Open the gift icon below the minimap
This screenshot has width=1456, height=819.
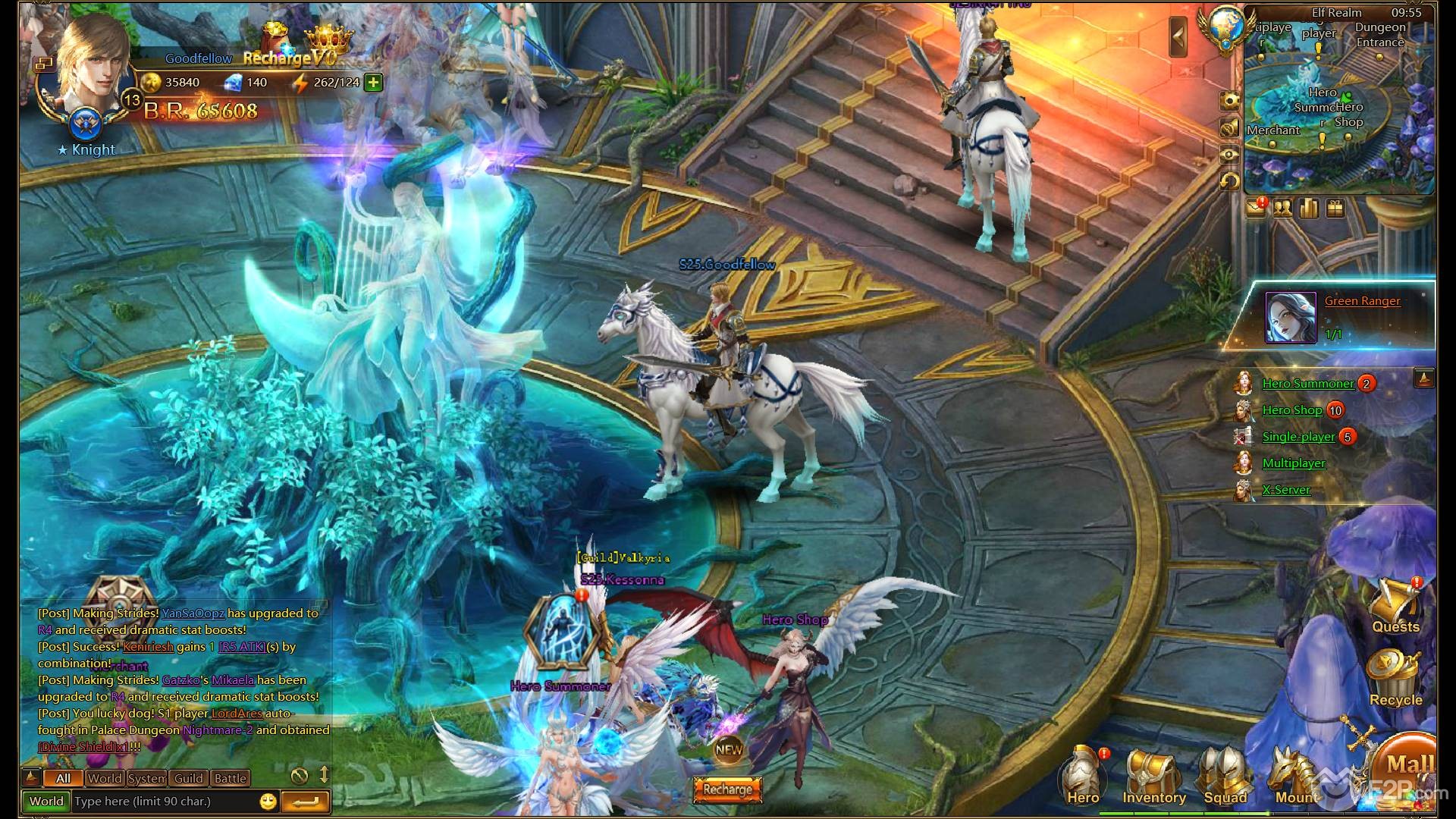point(1335,209)
